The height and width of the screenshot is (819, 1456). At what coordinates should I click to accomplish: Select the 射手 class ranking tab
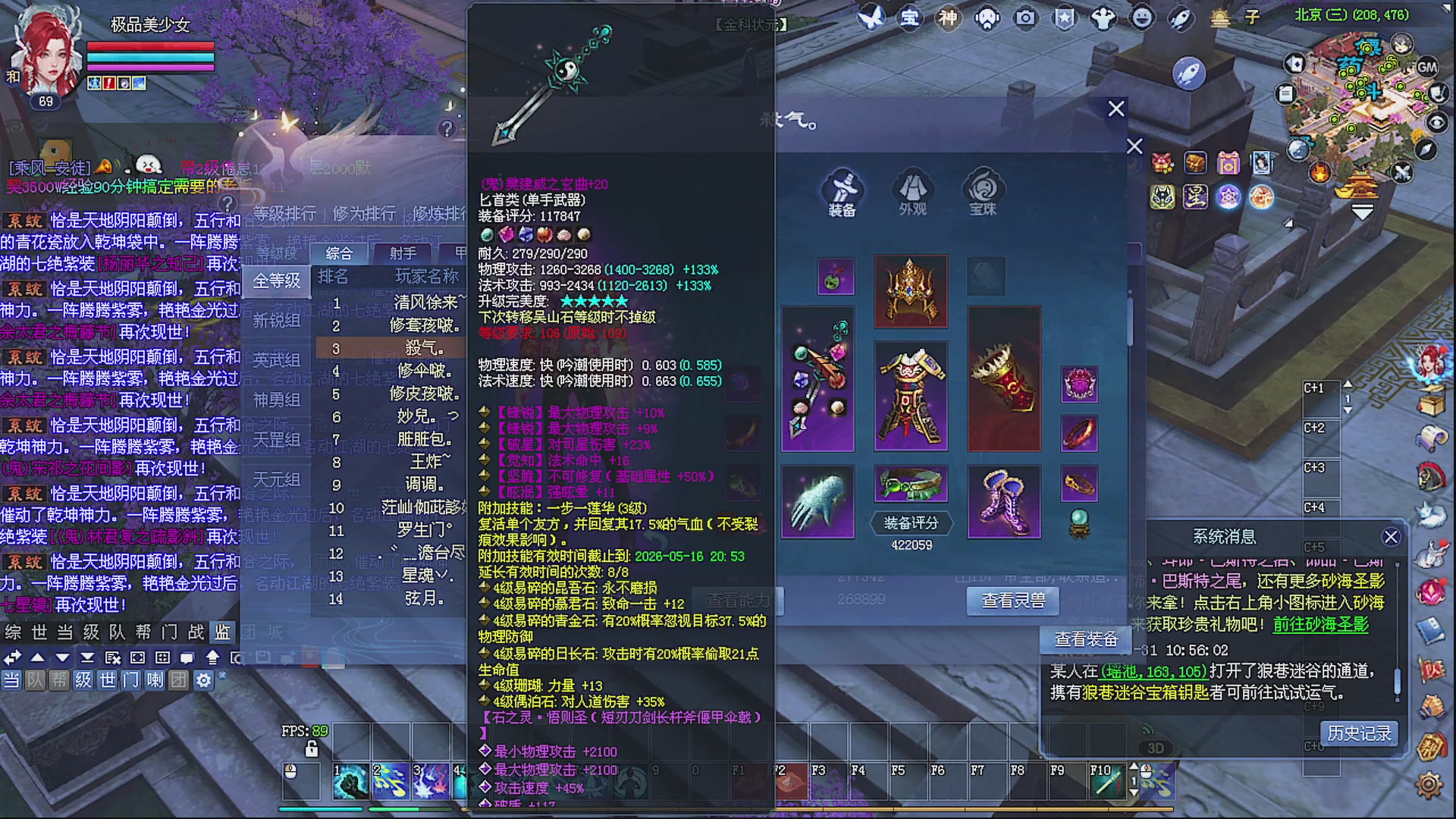click(x=402, y=254)
